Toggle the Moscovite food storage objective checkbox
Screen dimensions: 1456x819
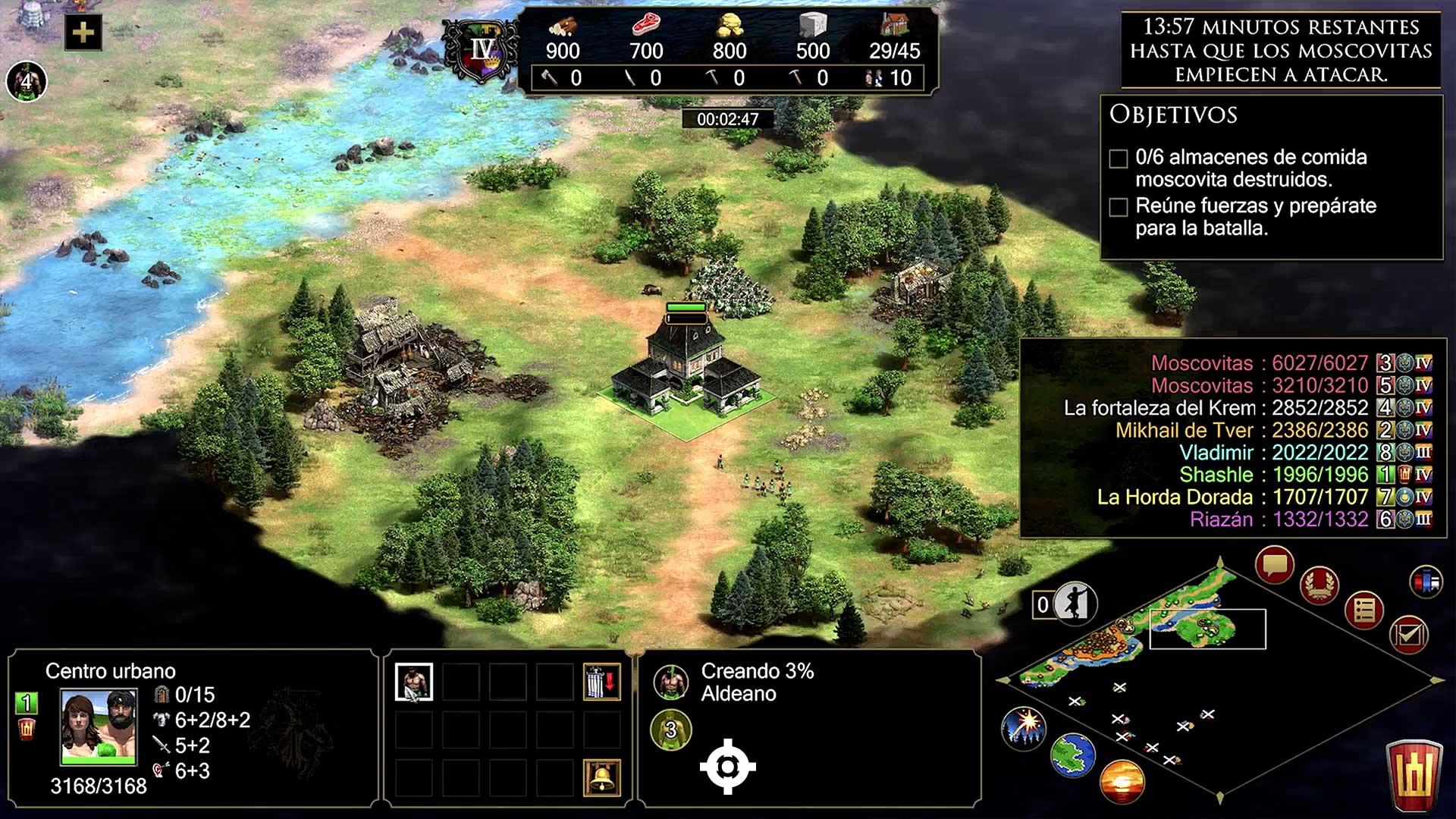tap(1119, 158)
